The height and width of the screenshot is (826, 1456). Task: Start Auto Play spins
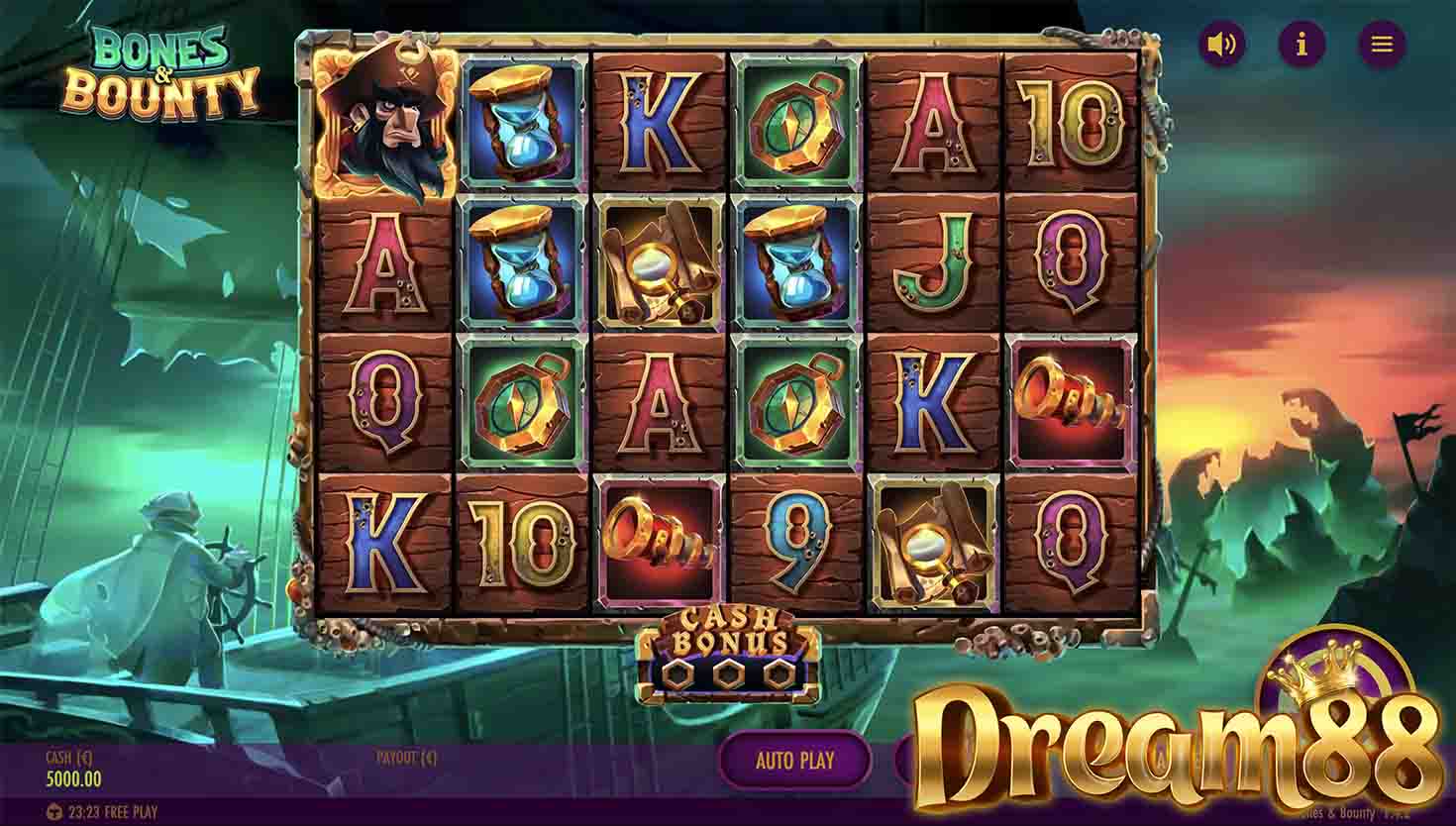794,761
